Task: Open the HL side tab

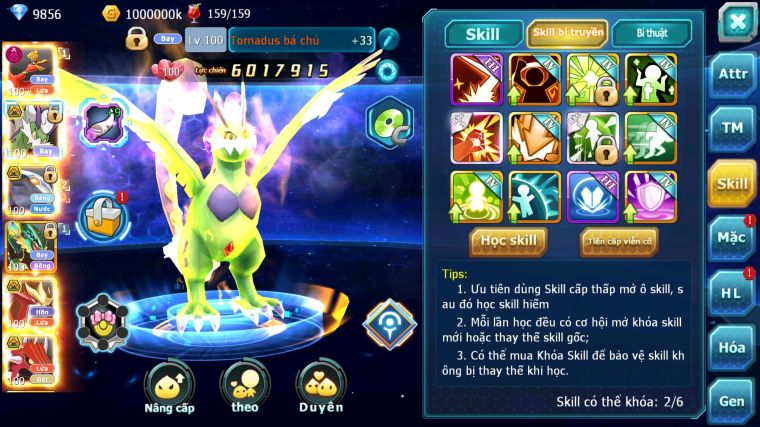Action: coord(732,292)
